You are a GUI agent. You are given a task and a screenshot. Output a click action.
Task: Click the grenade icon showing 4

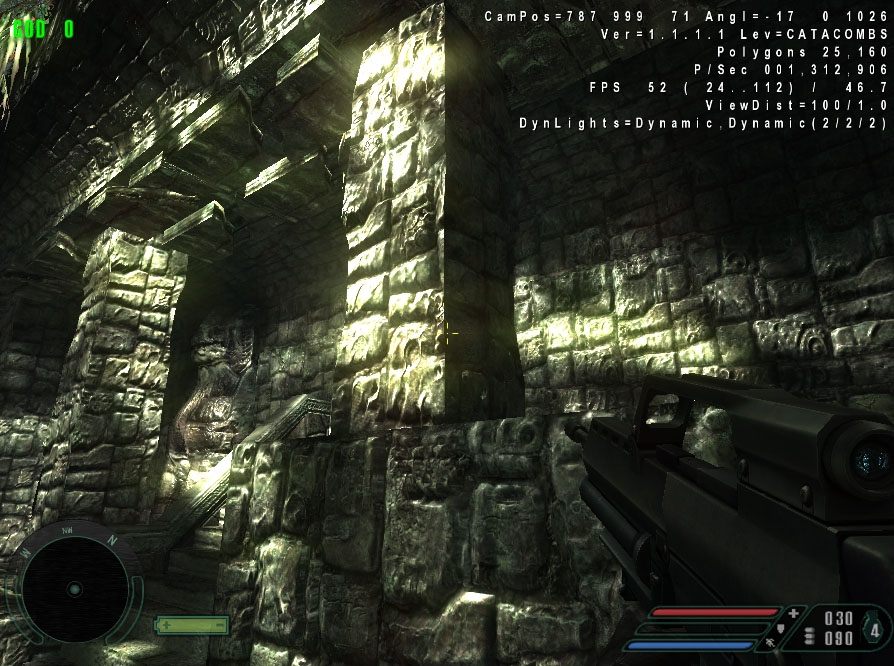[x=875, y=631]
